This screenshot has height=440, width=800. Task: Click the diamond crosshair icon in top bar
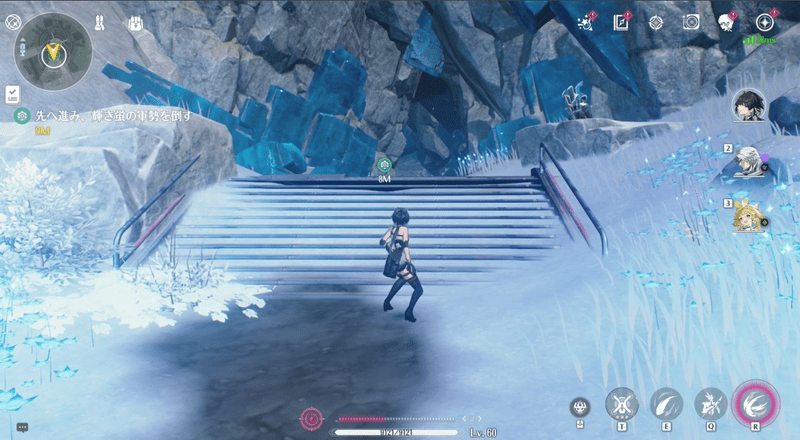[656, 22]
